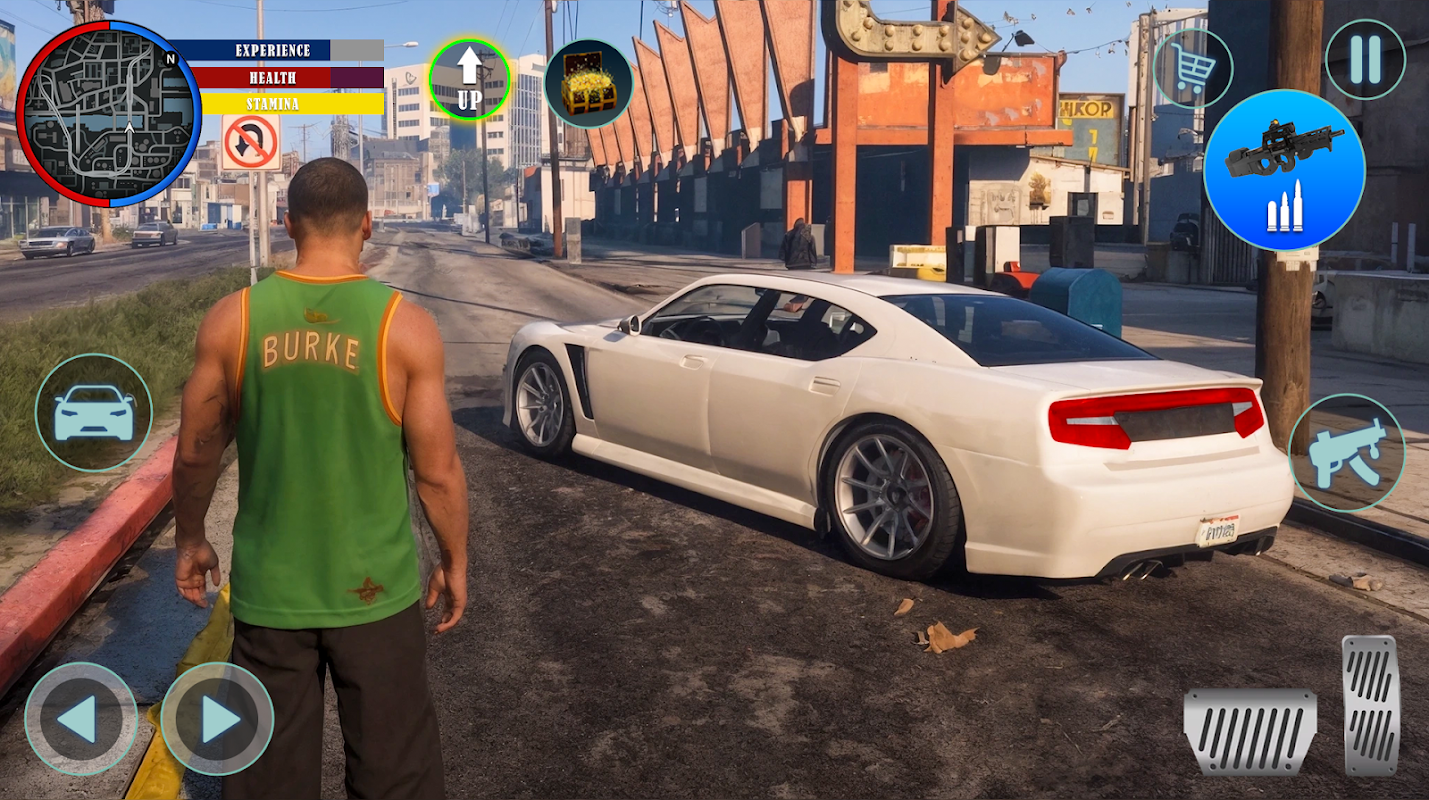Tap the tall accelerator pedal
The image size is (1429, 800).
pyautogui.click(x=1370, y=705)
